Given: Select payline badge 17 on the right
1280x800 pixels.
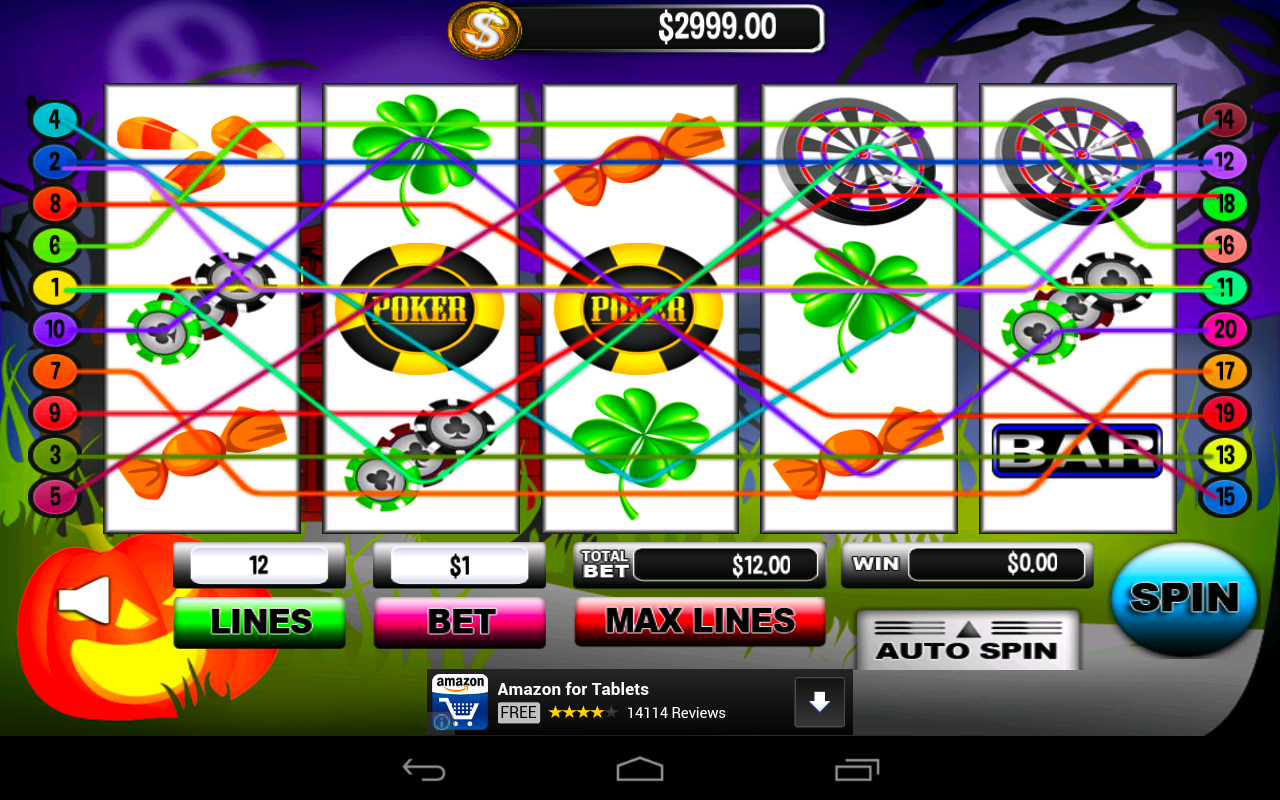Looking at the screenshot, I should point(1225,371).
